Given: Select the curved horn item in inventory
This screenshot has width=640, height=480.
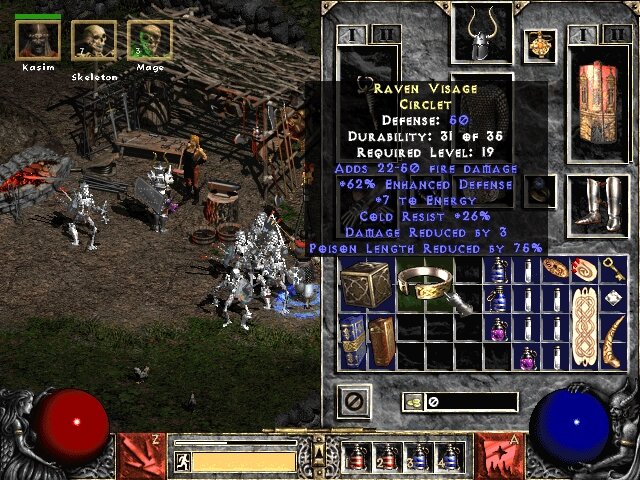Looking at the screenshot, I should point(614,340).
